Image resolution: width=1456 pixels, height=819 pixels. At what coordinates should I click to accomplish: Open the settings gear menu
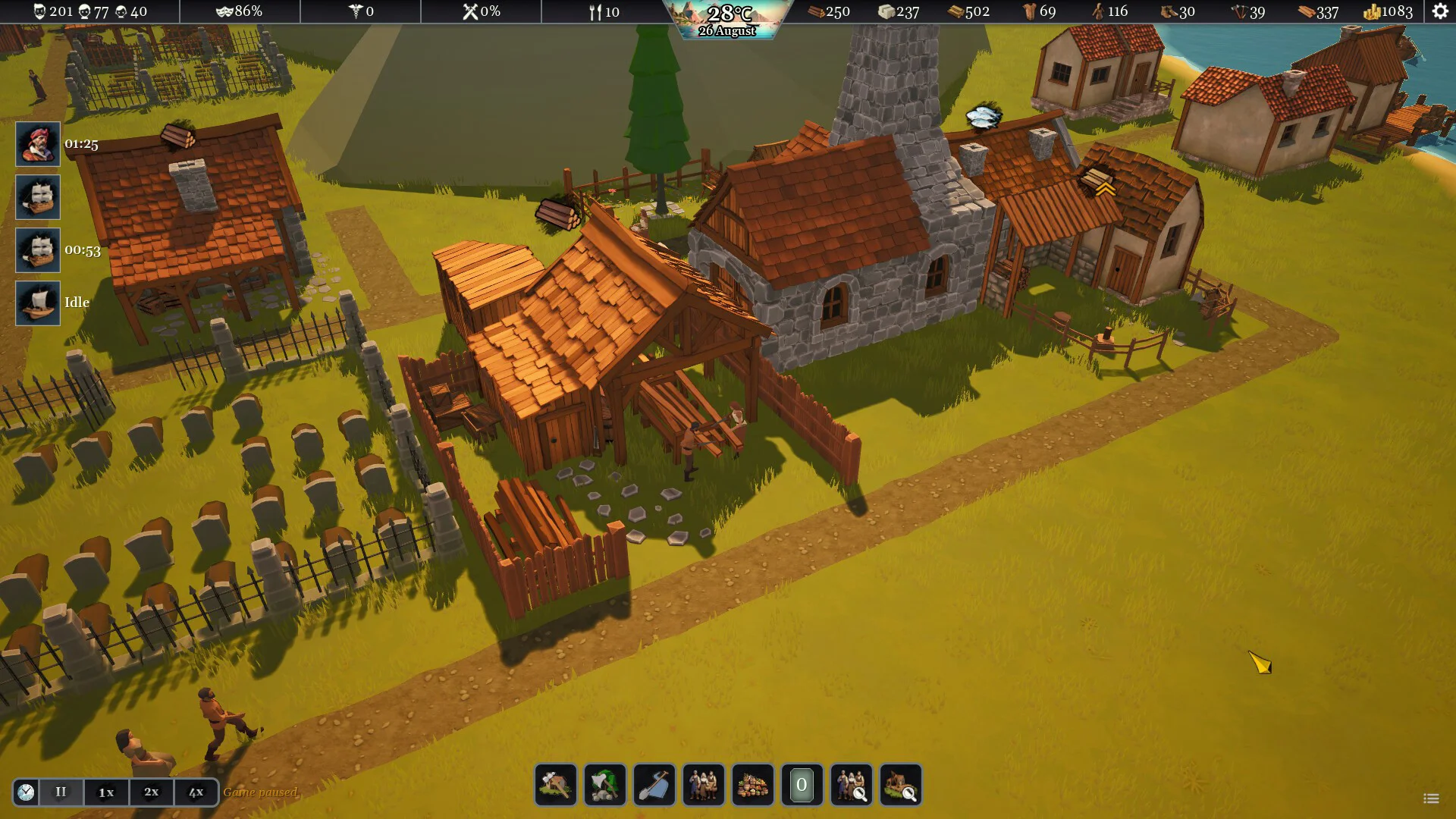pos(1440,11)
